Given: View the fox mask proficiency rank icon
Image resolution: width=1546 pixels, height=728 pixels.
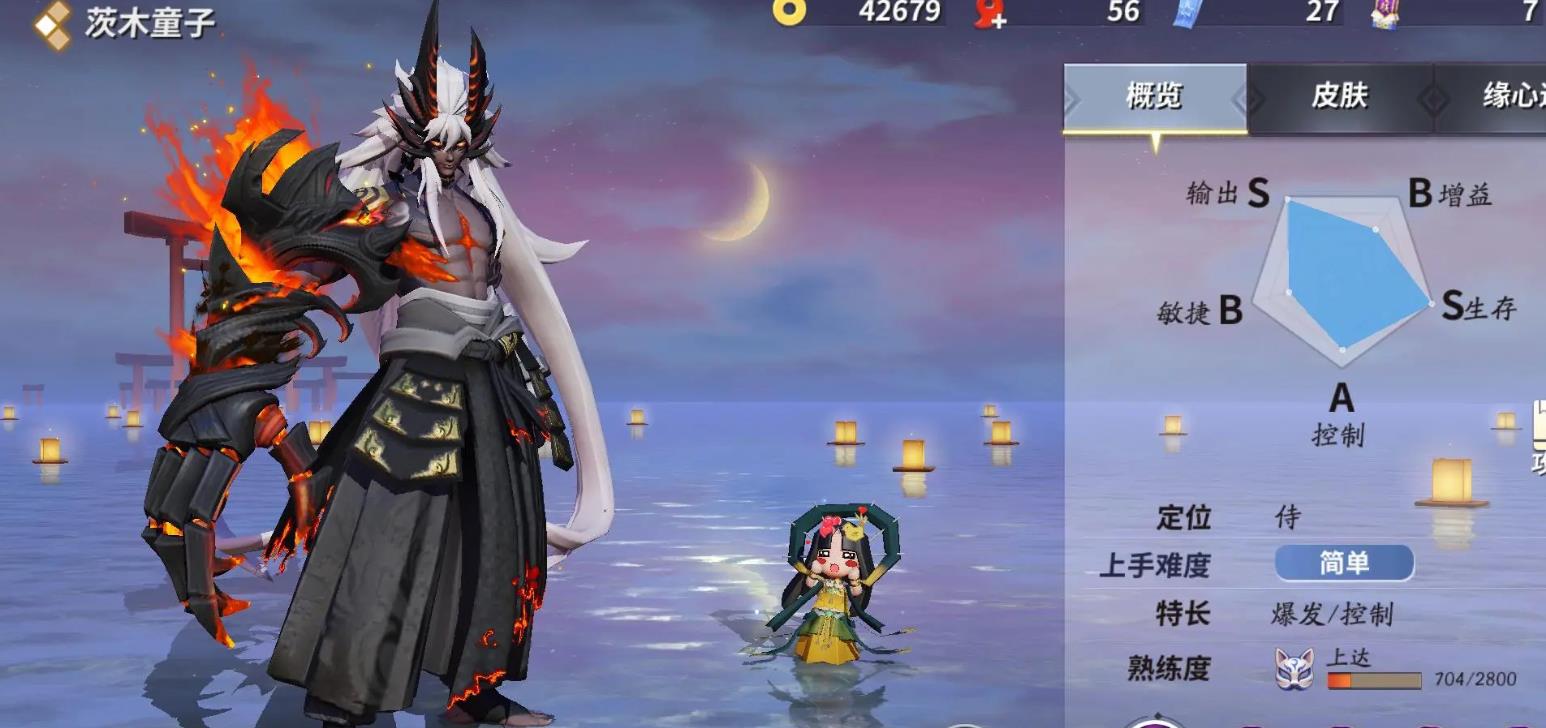Looking at the screenshot, I should click(1294, 669).
